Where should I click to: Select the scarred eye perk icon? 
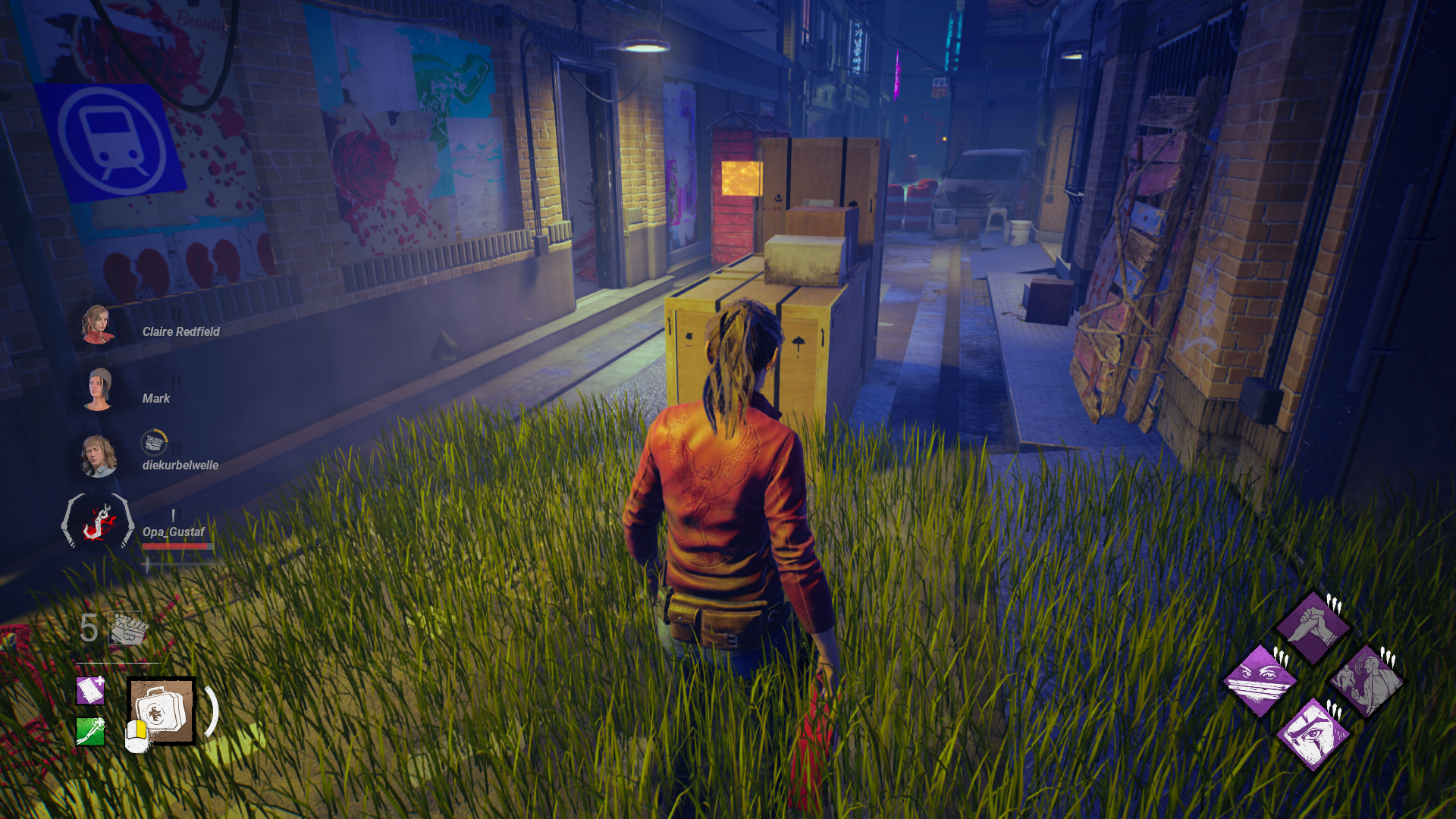click(x=1313, y=733)
